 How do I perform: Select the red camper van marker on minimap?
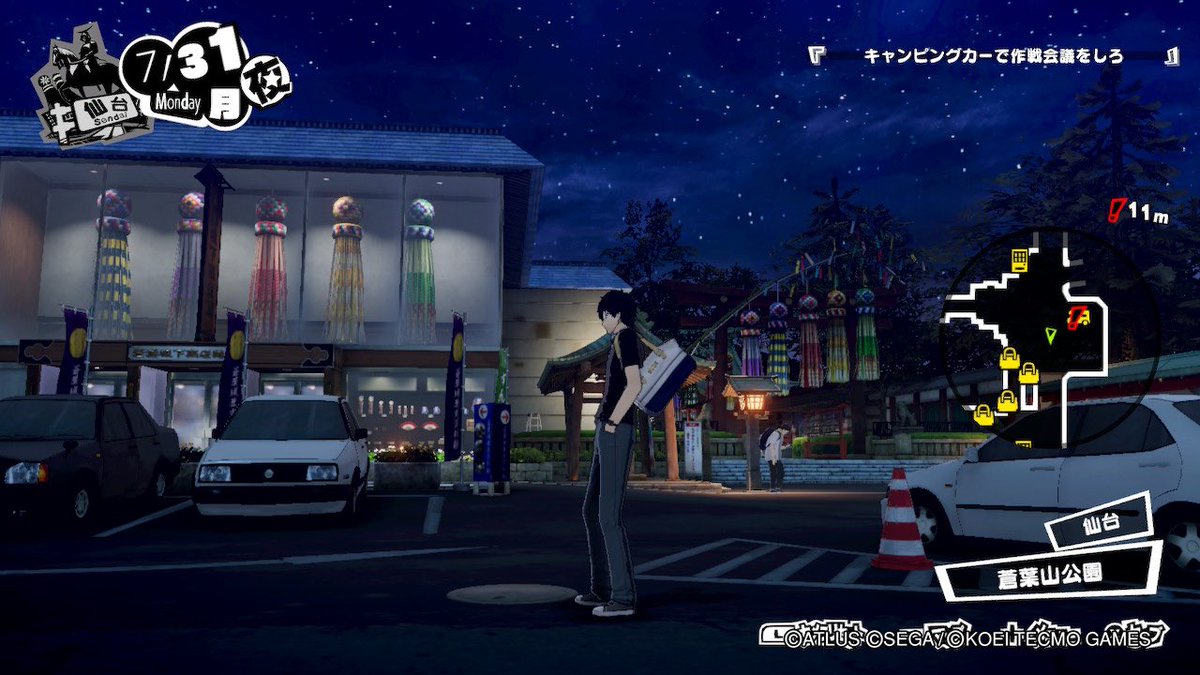(1078, 317)
